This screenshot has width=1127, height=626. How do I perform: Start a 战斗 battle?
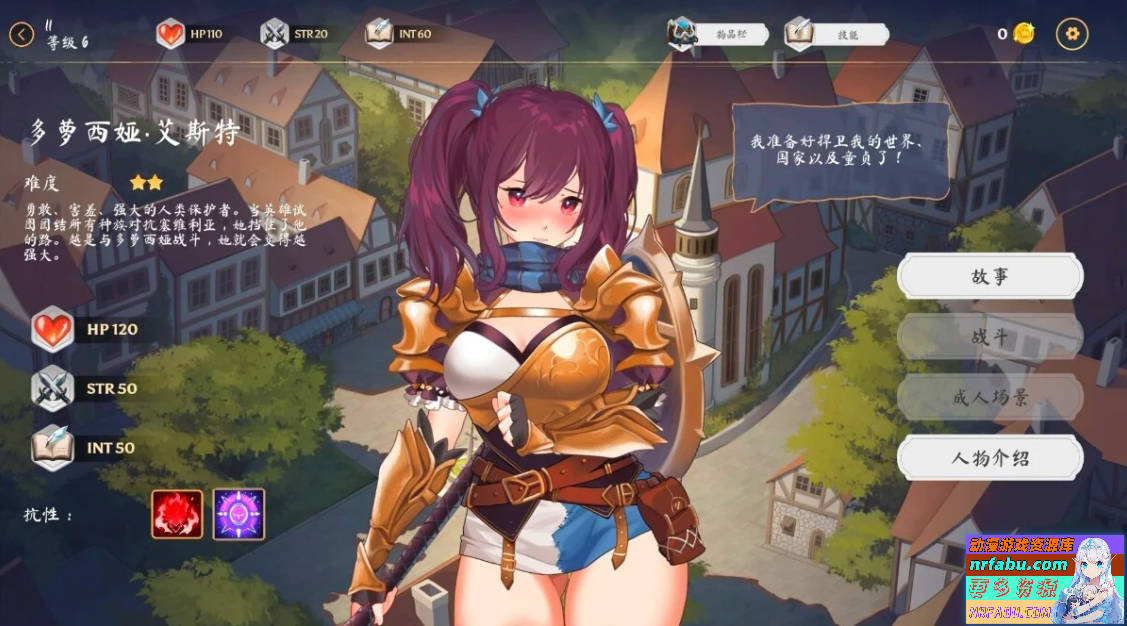[x=989, y=337]
